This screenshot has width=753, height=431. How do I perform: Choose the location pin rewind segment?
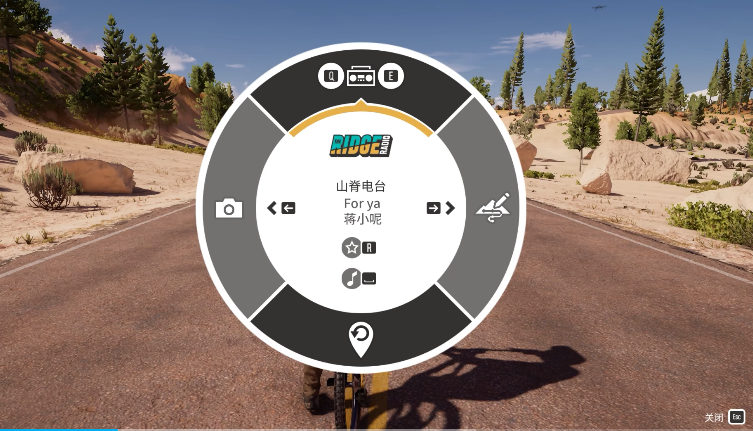tap(361, 338)
